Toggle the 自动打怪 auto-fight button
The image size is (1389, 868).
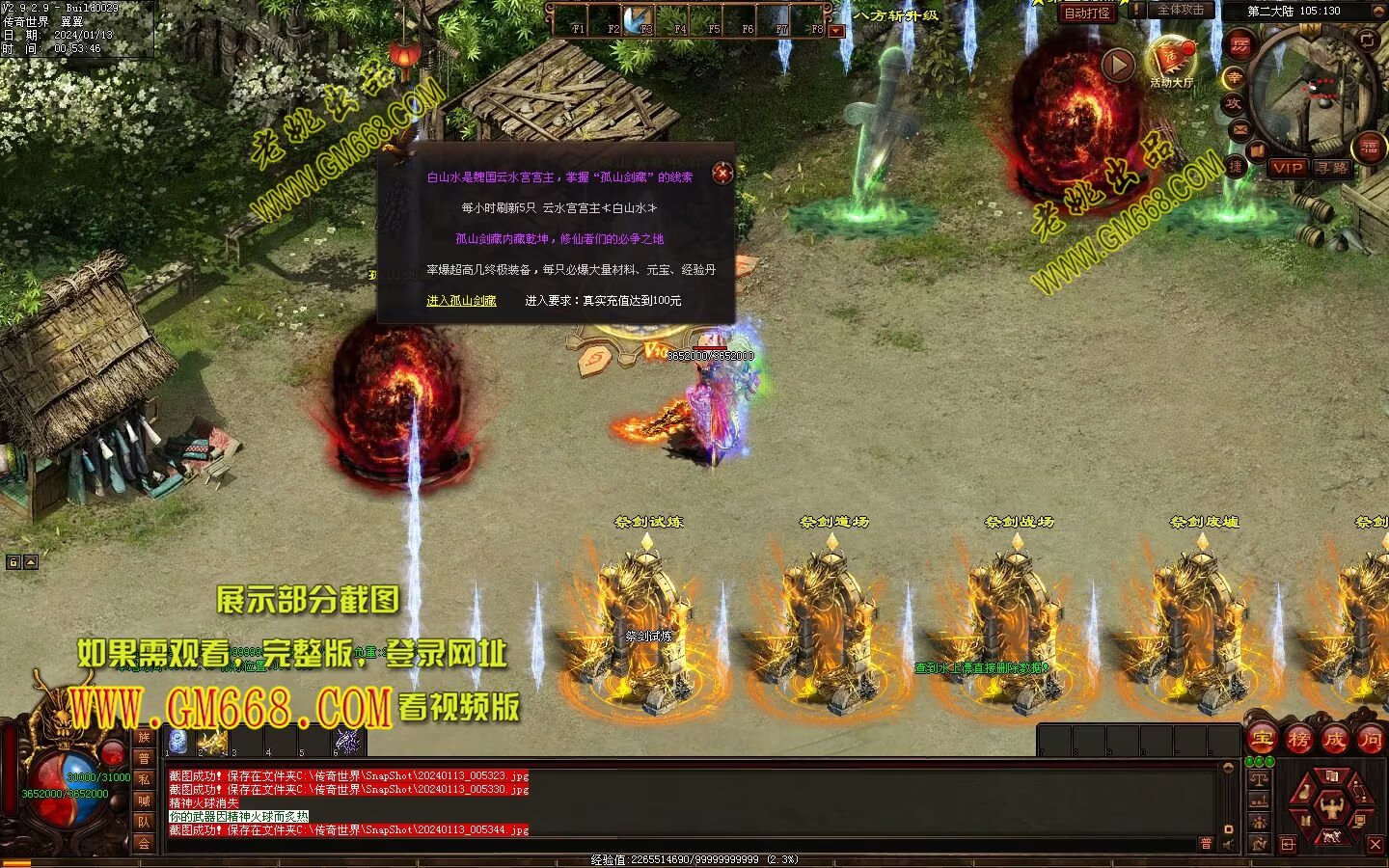tap(1087, 13)
